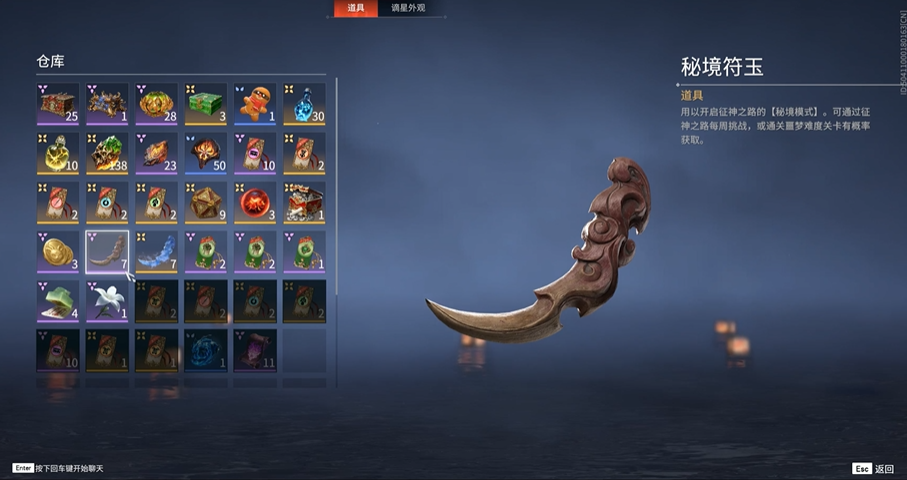This screenshot has height=480, width=907.
Task: Click the 返回 back button
Action: 873,468
